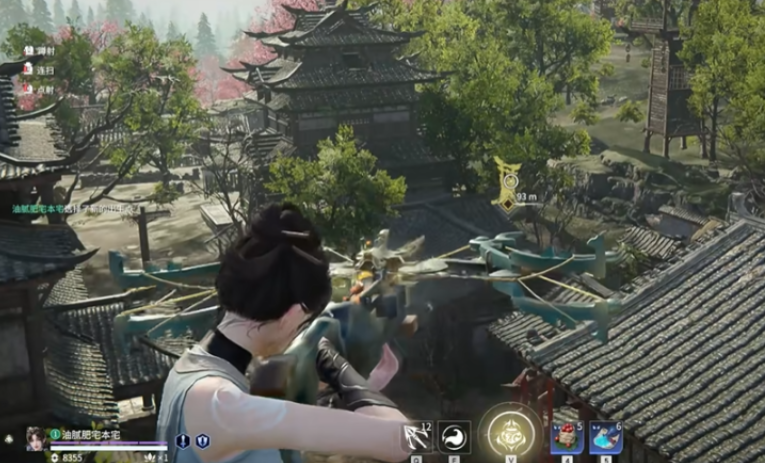Image resolution: width=765 pixels, height=463 pixels.
Task: Click the golden objective waypoint marker
Action: 507,185
